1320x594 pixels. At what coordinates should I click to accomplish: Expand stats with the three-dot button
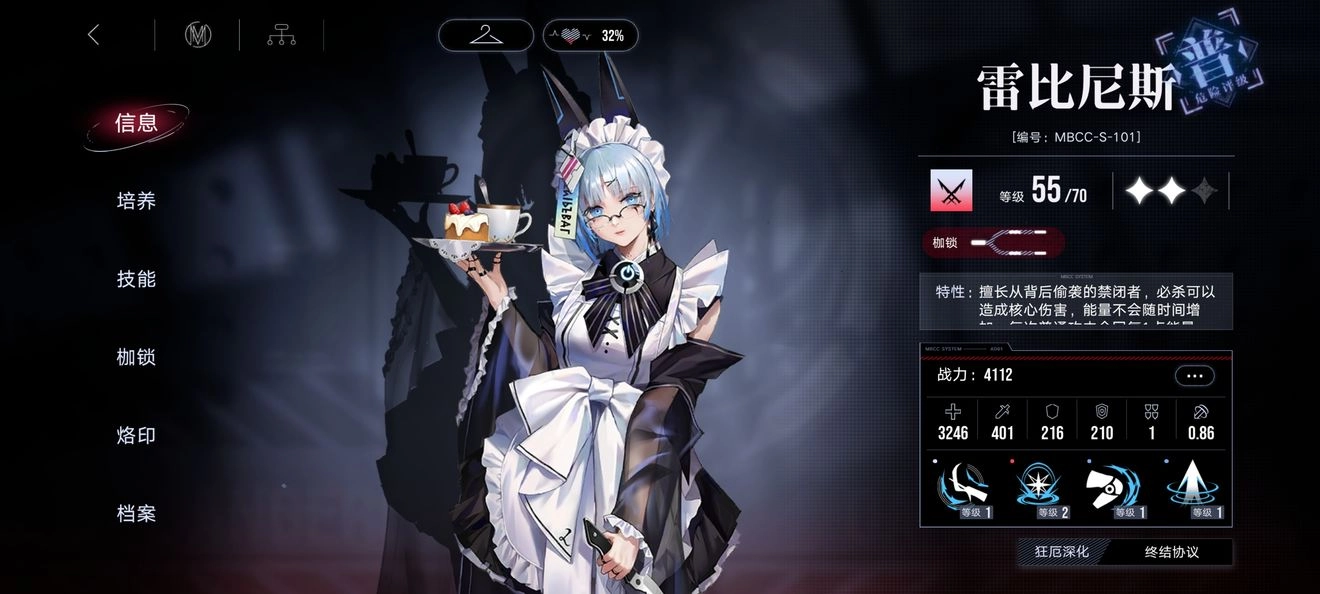pyautogui.click(x=1195, y=376)
